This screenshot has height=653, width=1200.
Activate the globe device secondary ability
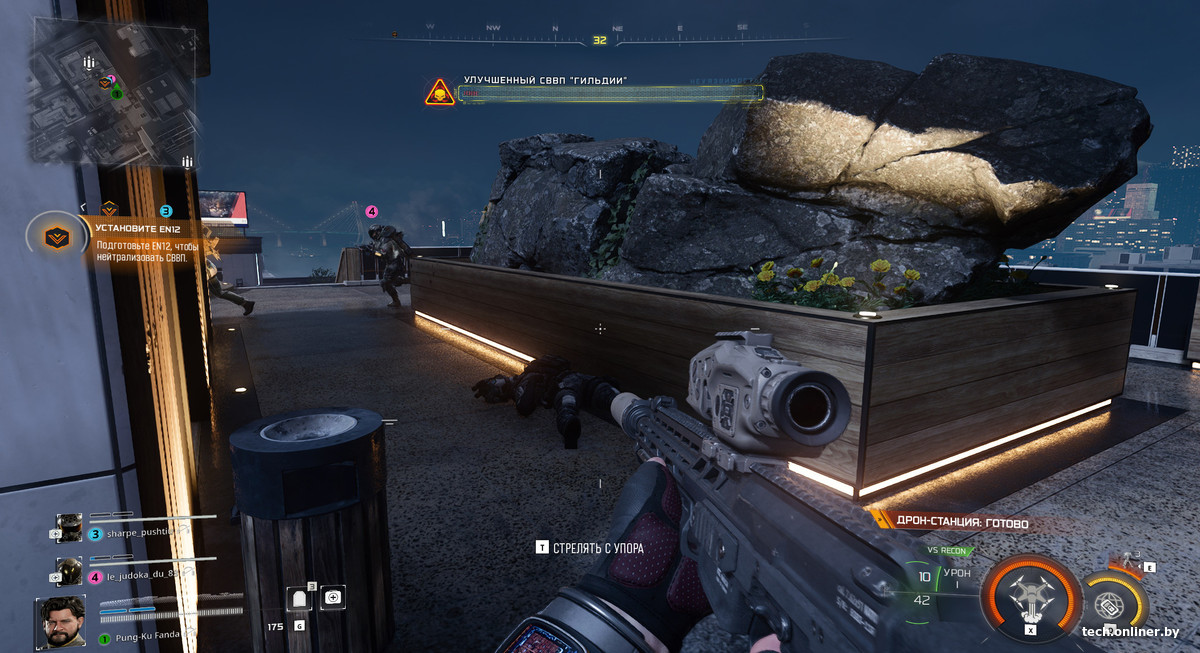(1108, 606)
